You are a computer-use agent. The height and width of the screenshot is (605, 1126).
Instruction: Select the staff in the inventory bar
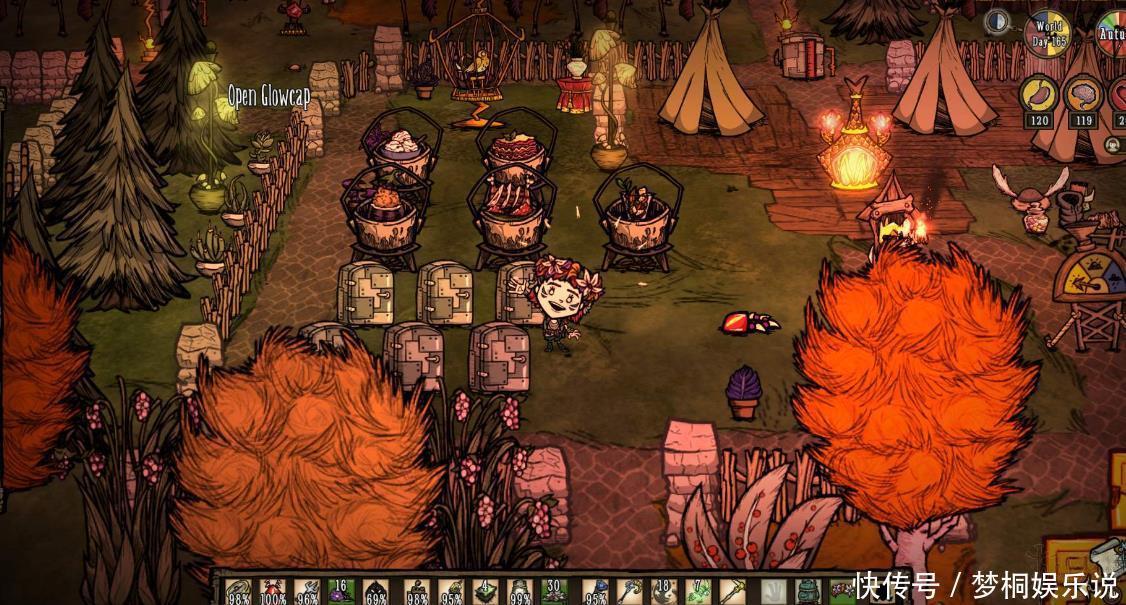tap(628, 591)
